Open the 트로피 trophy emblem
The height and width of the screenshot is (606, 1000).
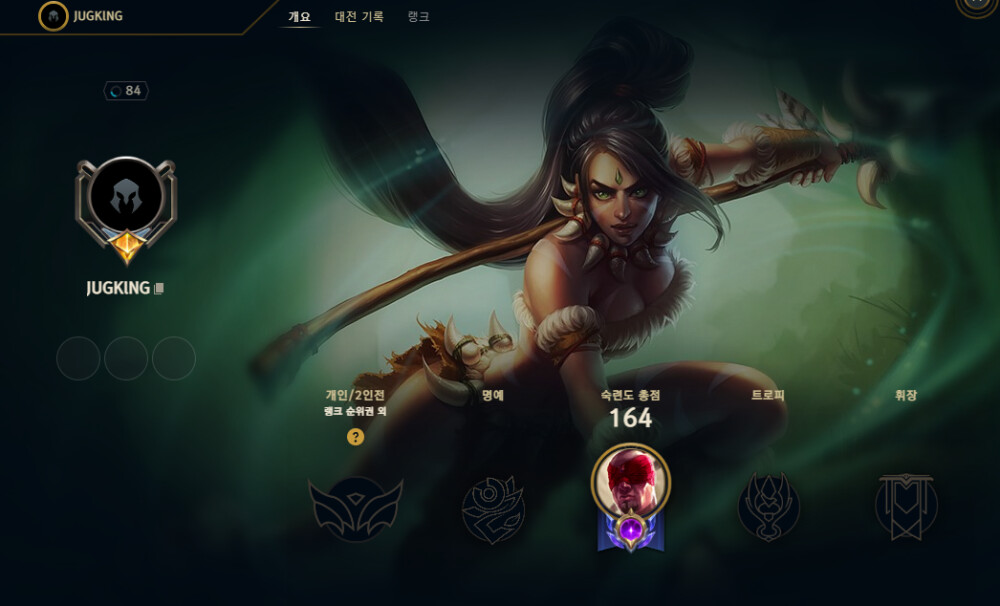[768, 506]
